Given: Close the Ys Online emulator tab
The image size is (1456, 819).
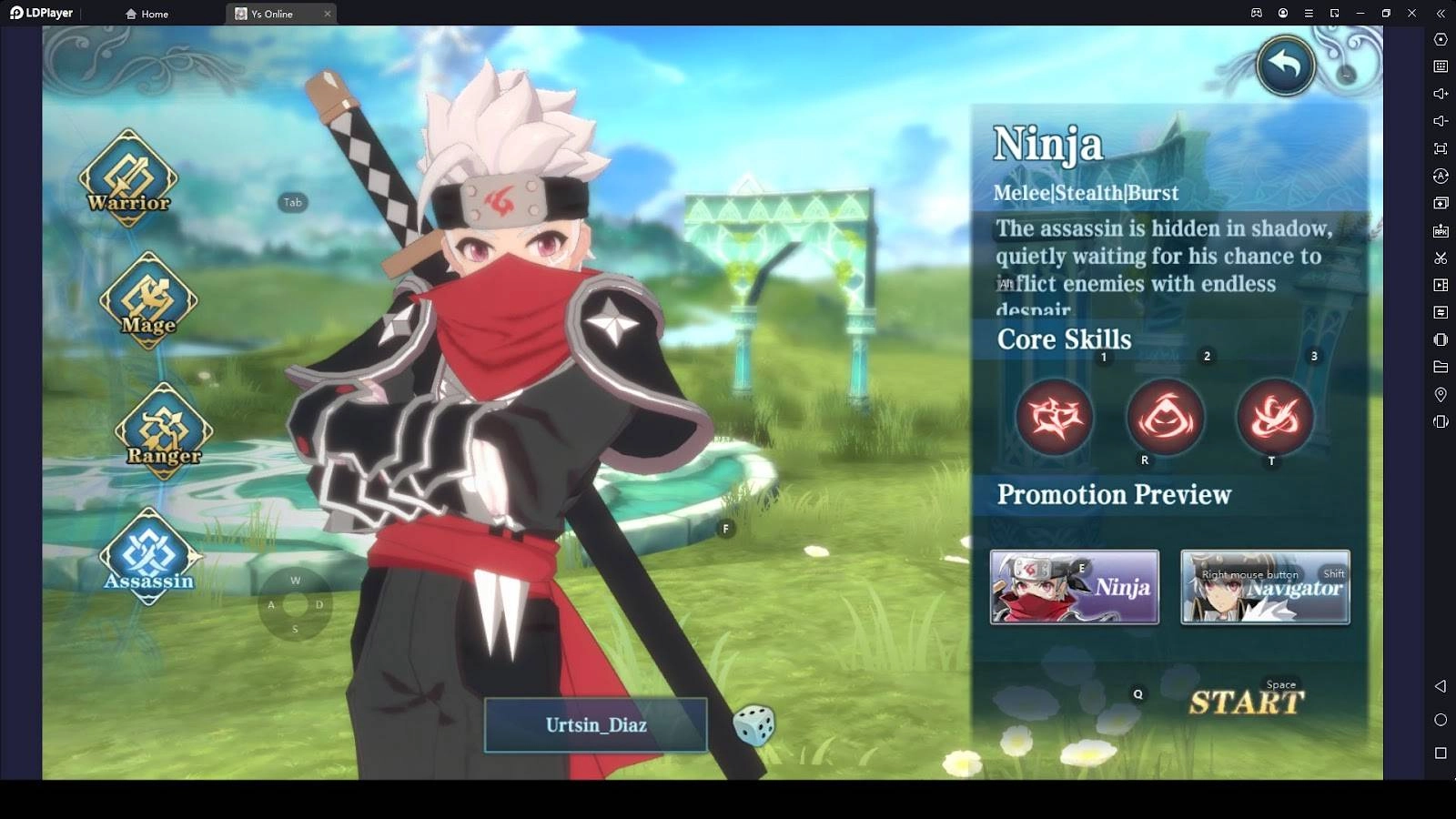Looking at the screenshot, I should 328,14.
